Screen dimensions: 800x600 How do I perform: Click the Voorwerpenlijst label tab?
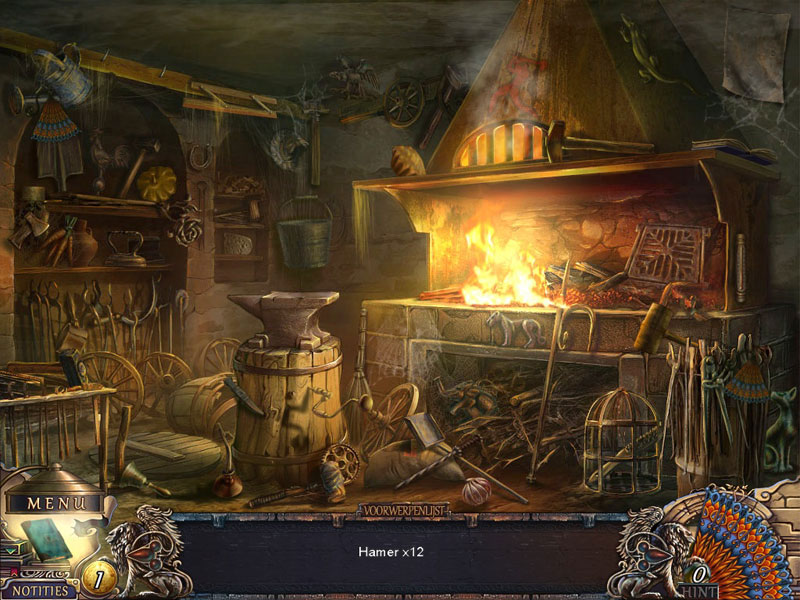[x=402, y=510]
